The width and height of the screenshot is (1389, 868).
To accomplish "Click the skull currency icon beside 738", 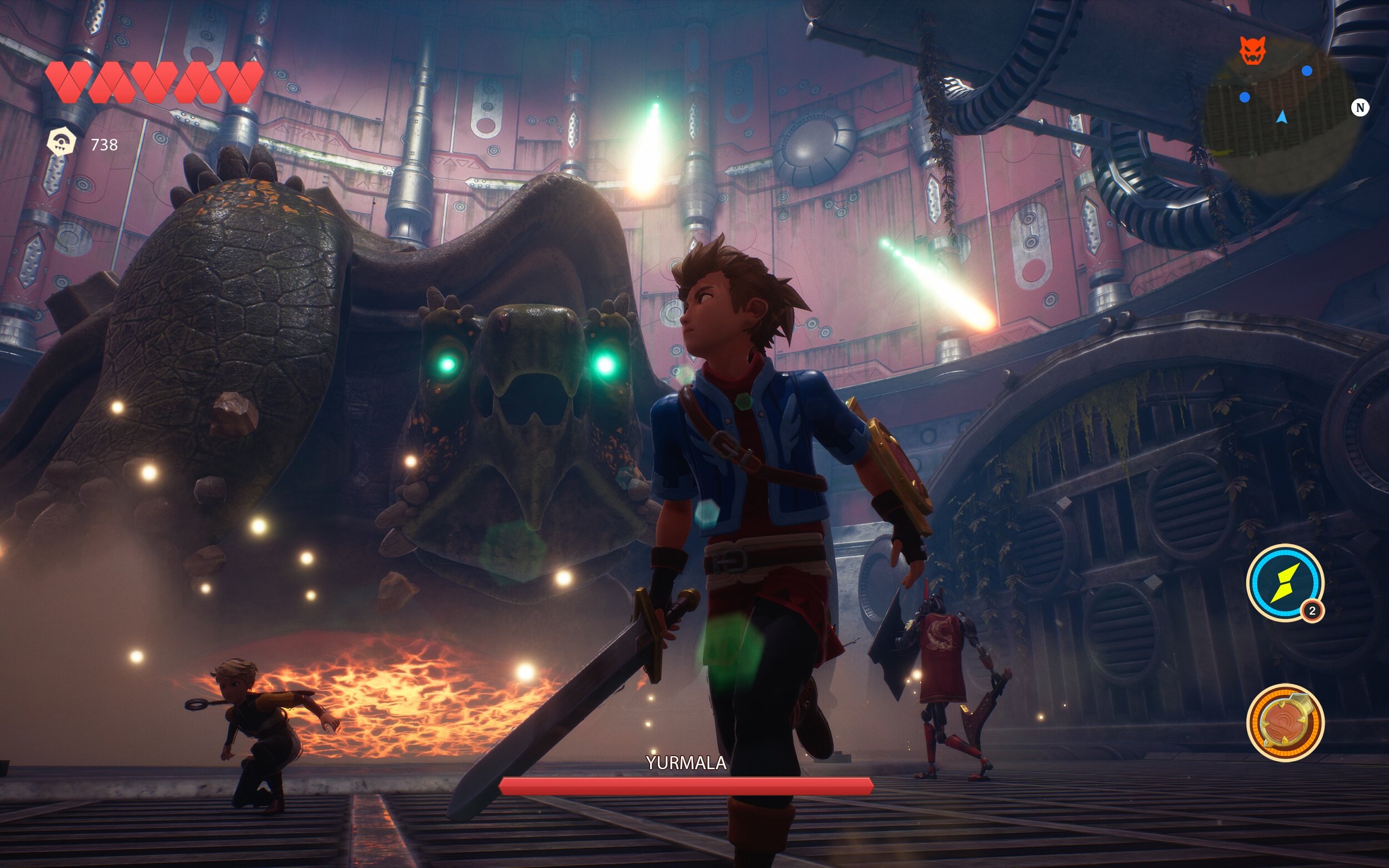I will tap(63, 142).
